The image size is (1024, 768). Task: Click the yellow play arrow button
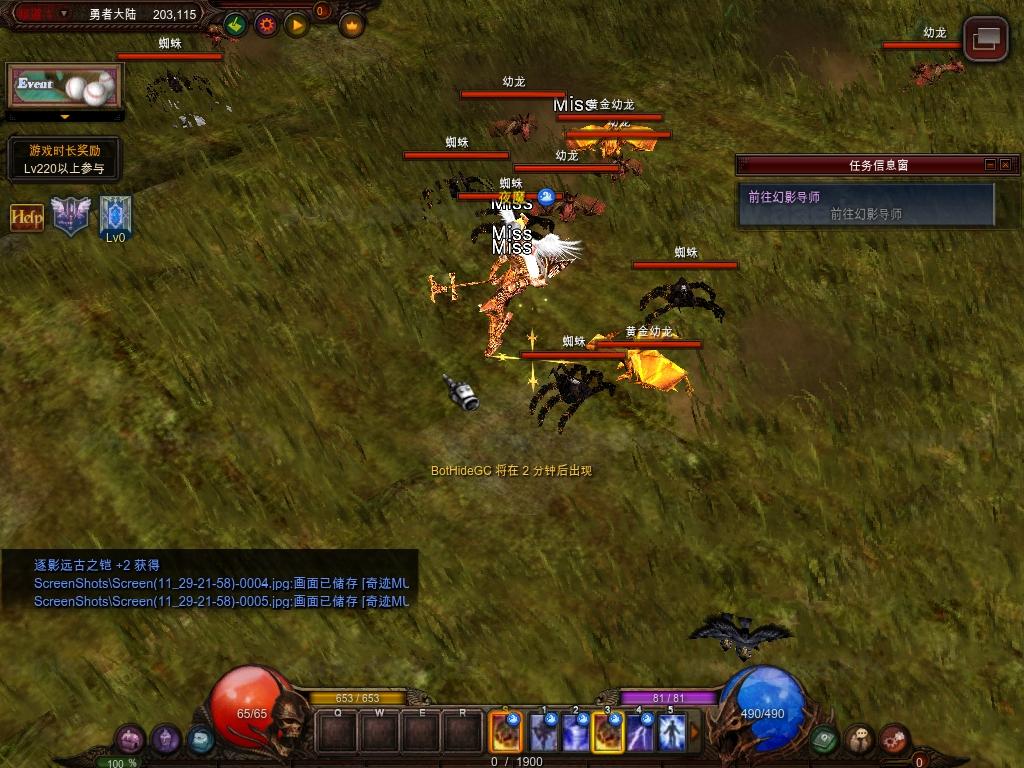click(x=296, y=24)
